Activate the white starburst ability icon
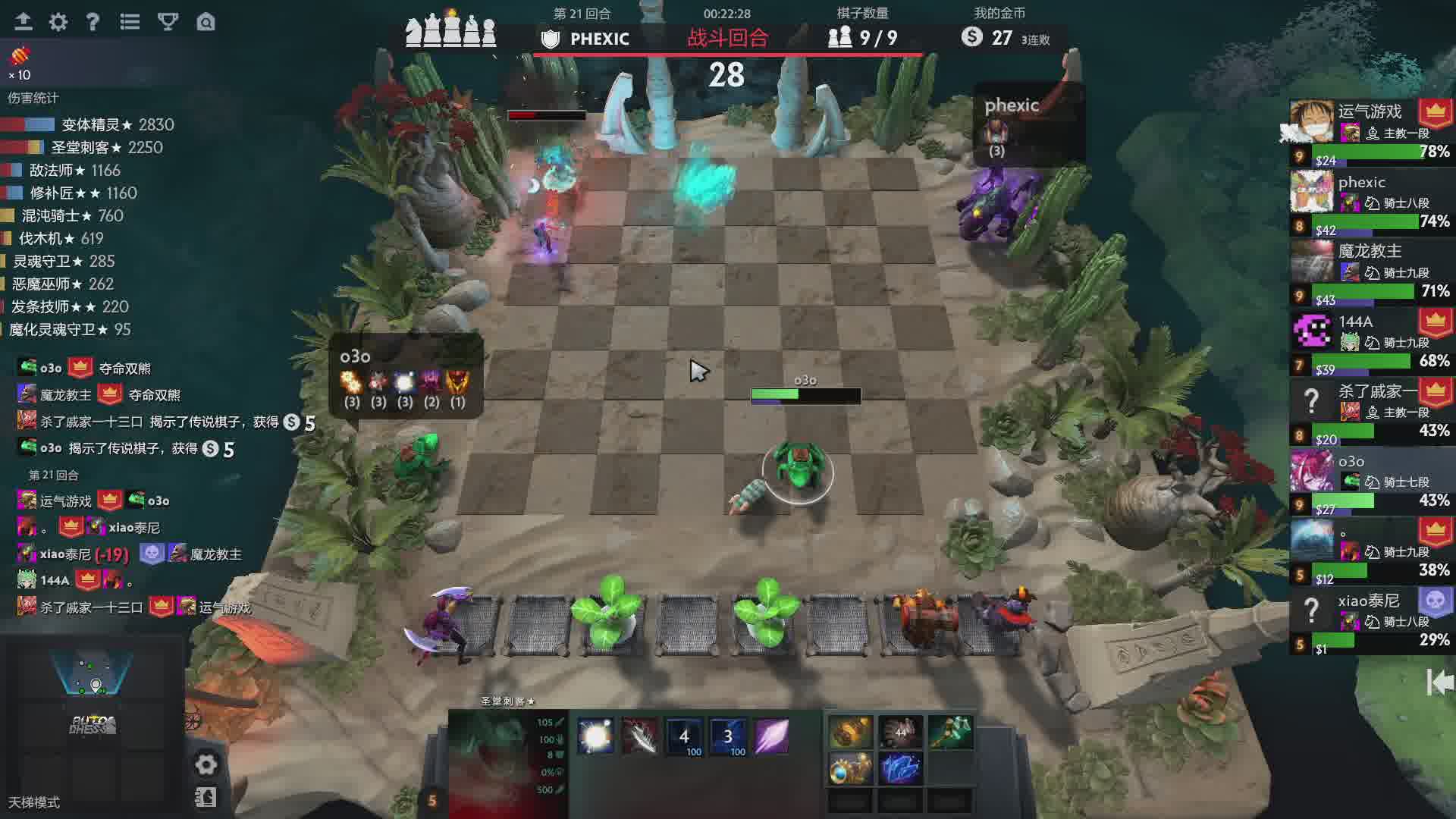The width and height of the screenshot is (1456, 819). (595, 736)
